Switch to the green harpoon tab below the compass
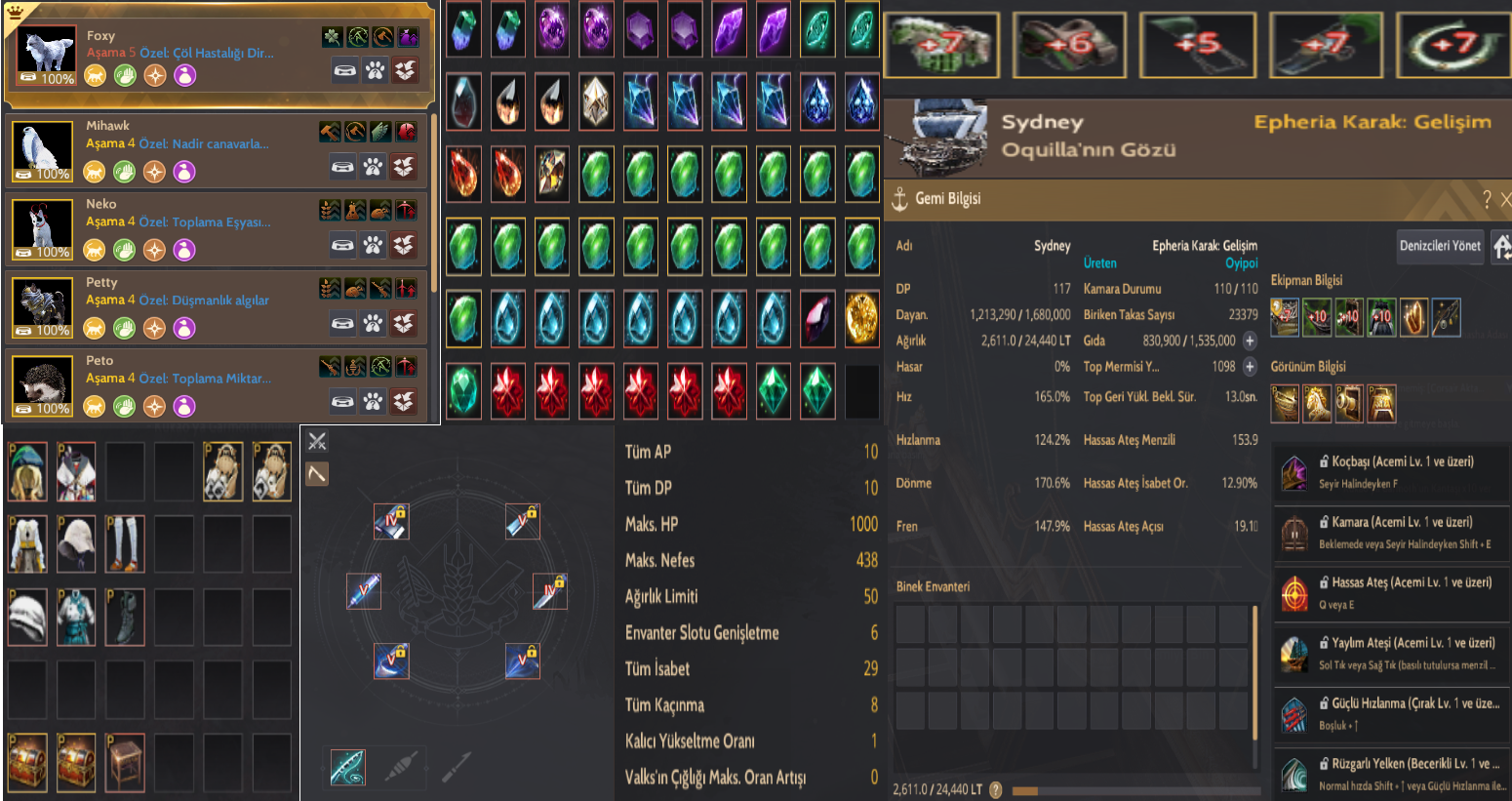1512x801 pixels. pyautogui.click(x=348, y=767)
